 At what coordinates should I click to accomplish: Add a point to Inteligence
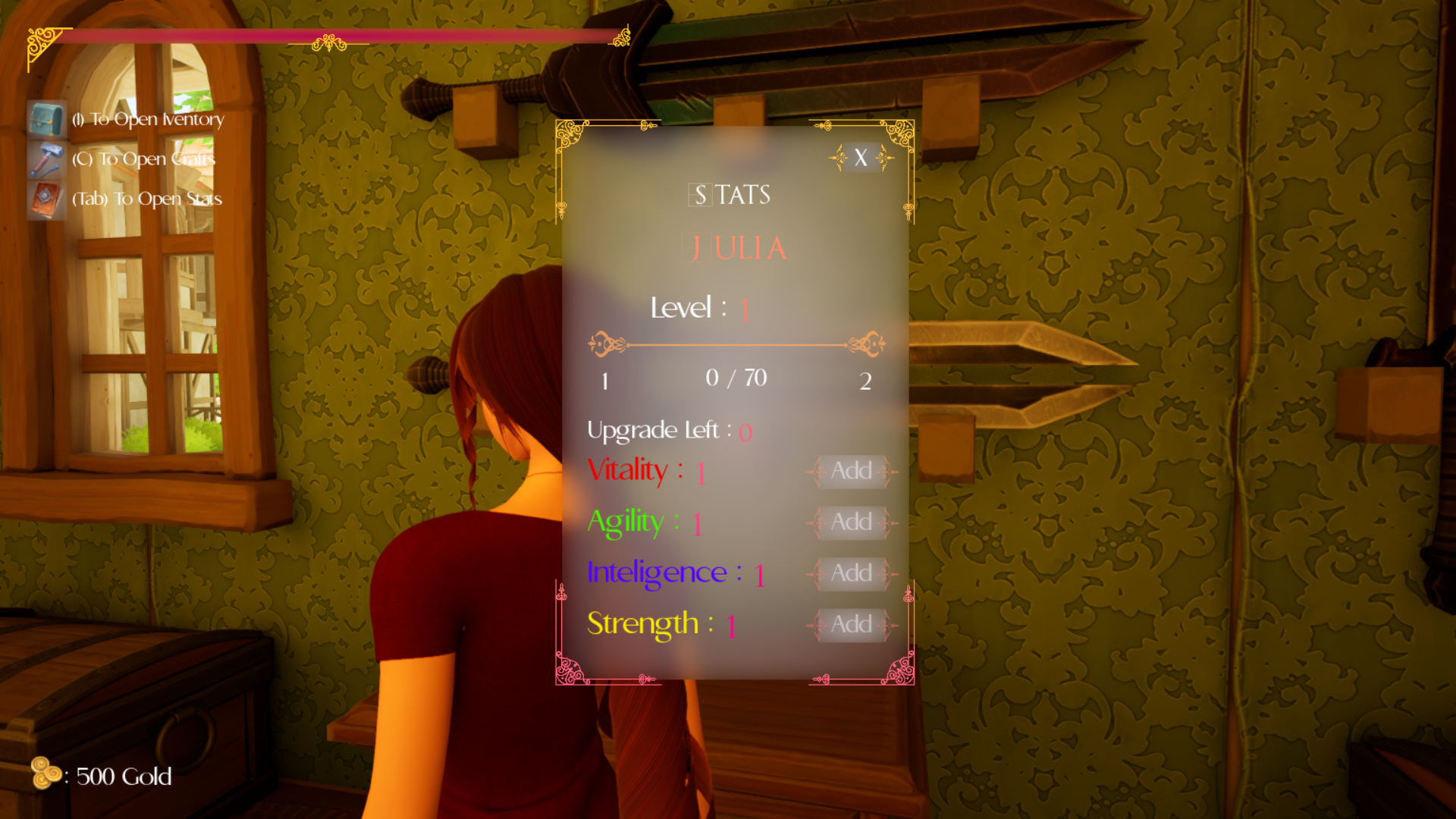[x=852, y=573]
